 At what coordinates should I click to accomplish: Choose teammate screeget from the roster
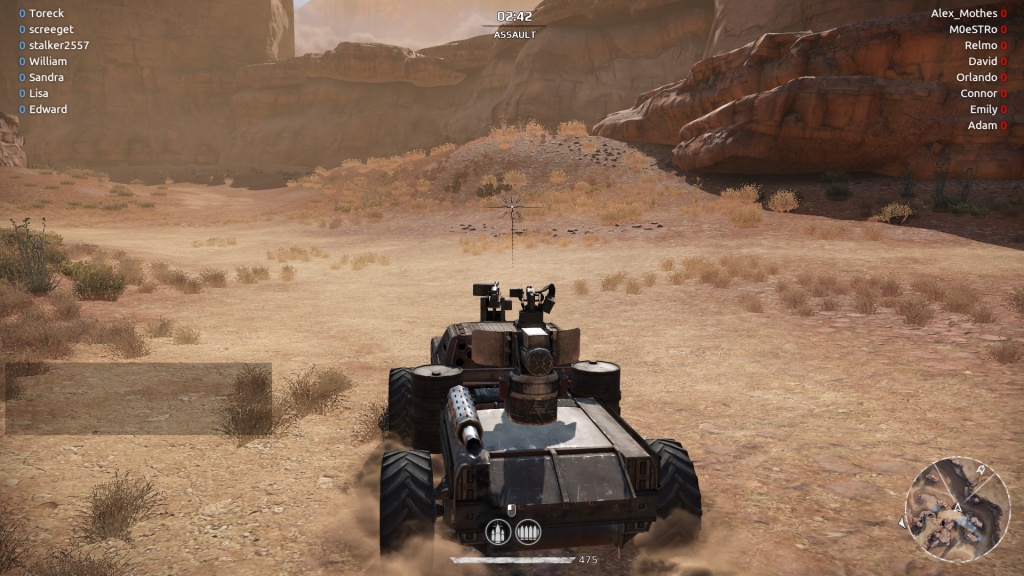tap(52, 29)
